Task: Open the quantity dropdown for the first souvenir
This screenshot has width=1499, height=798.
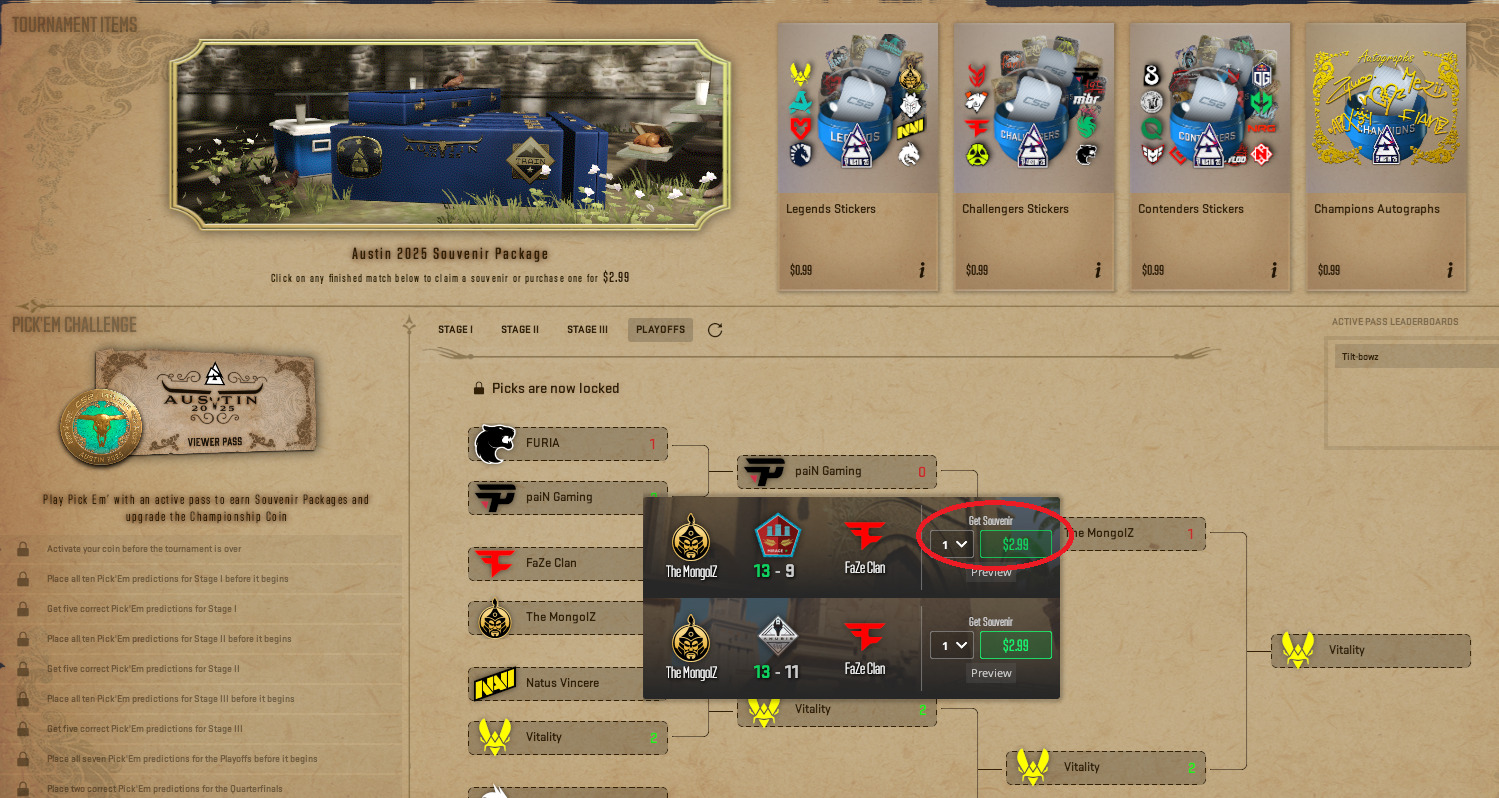Action: point(951,543)
